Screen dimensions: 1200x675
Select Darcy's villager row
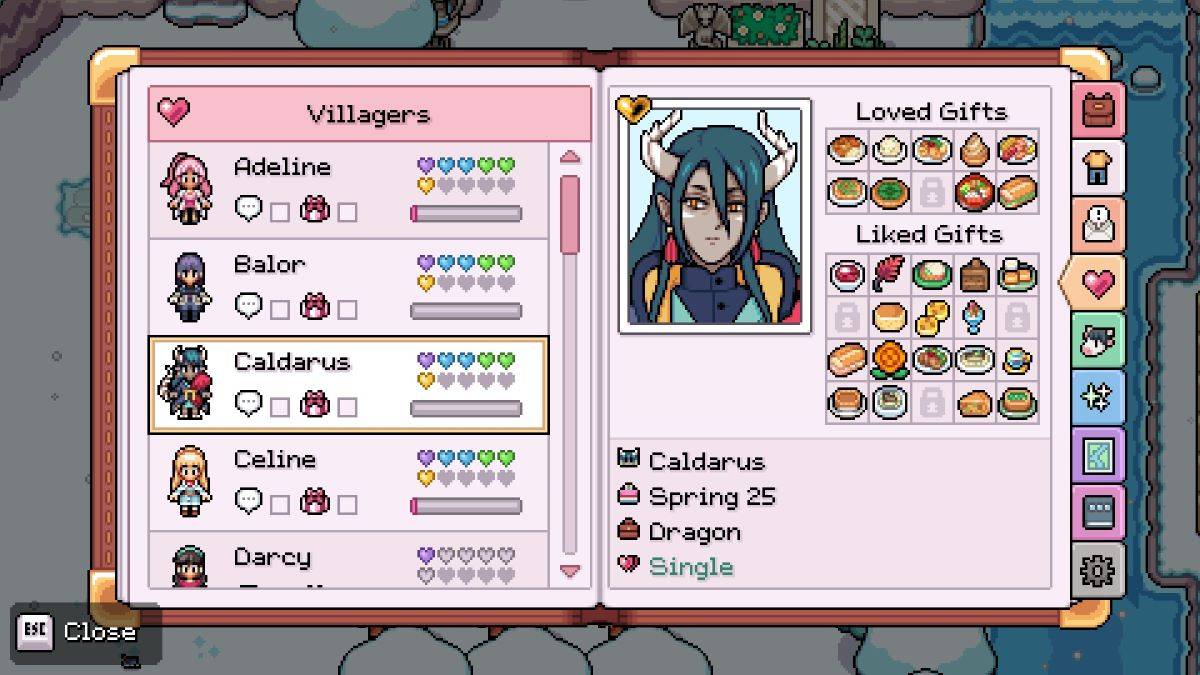(x=348, y=562)
